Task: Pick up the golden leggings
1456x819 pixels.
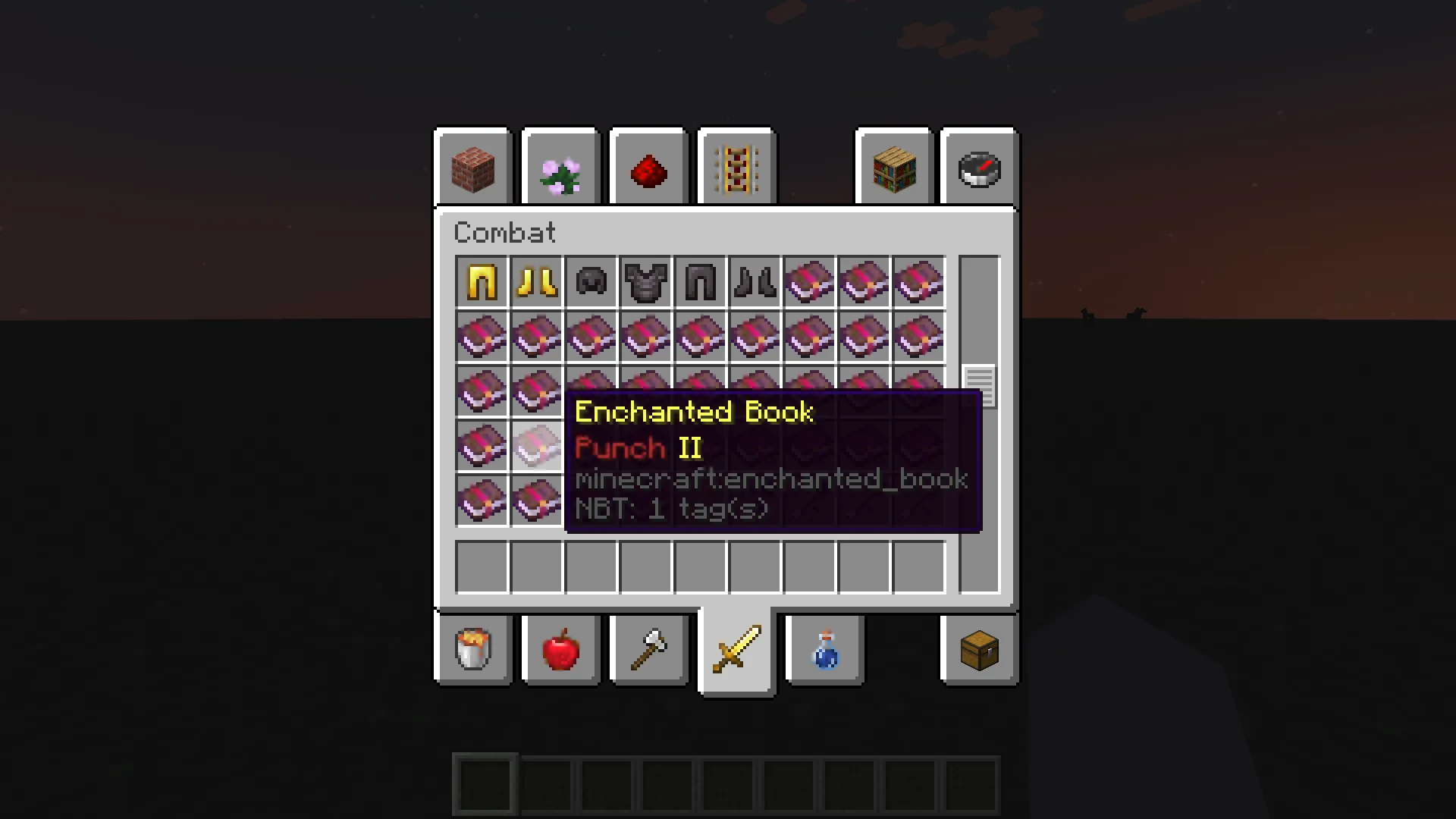Action: coord(482,282)
